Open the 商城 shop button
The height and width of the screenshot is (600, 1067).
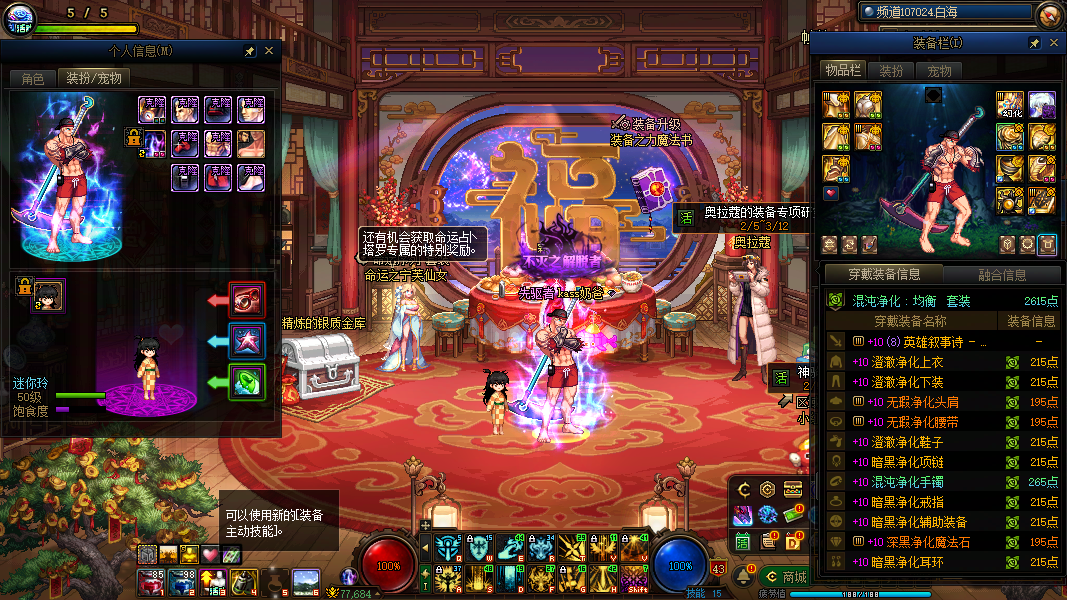(x=785, y=577)
